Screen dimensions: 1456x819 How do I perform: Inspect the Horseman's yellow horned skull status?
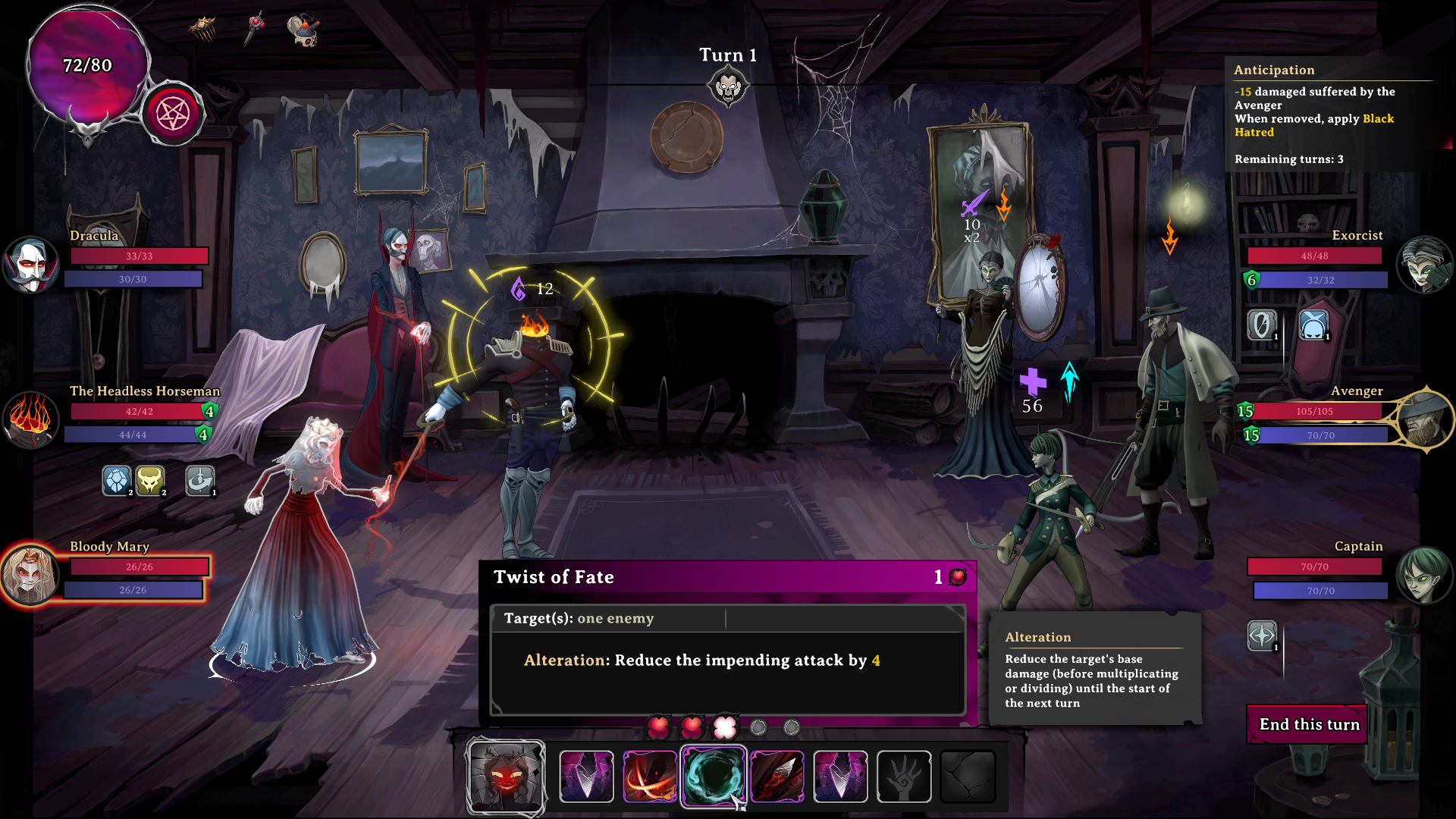(150, 480)
